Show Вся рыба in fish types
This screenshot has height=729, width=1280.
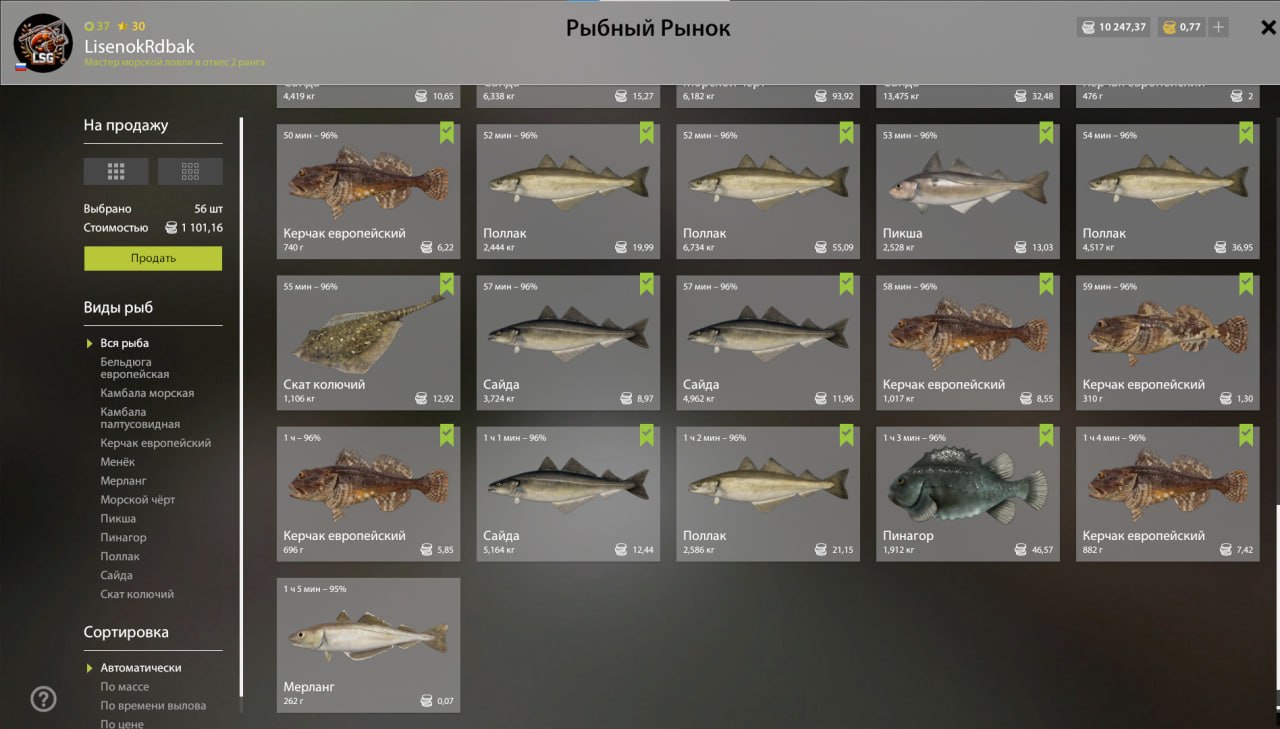pos(124,344)
